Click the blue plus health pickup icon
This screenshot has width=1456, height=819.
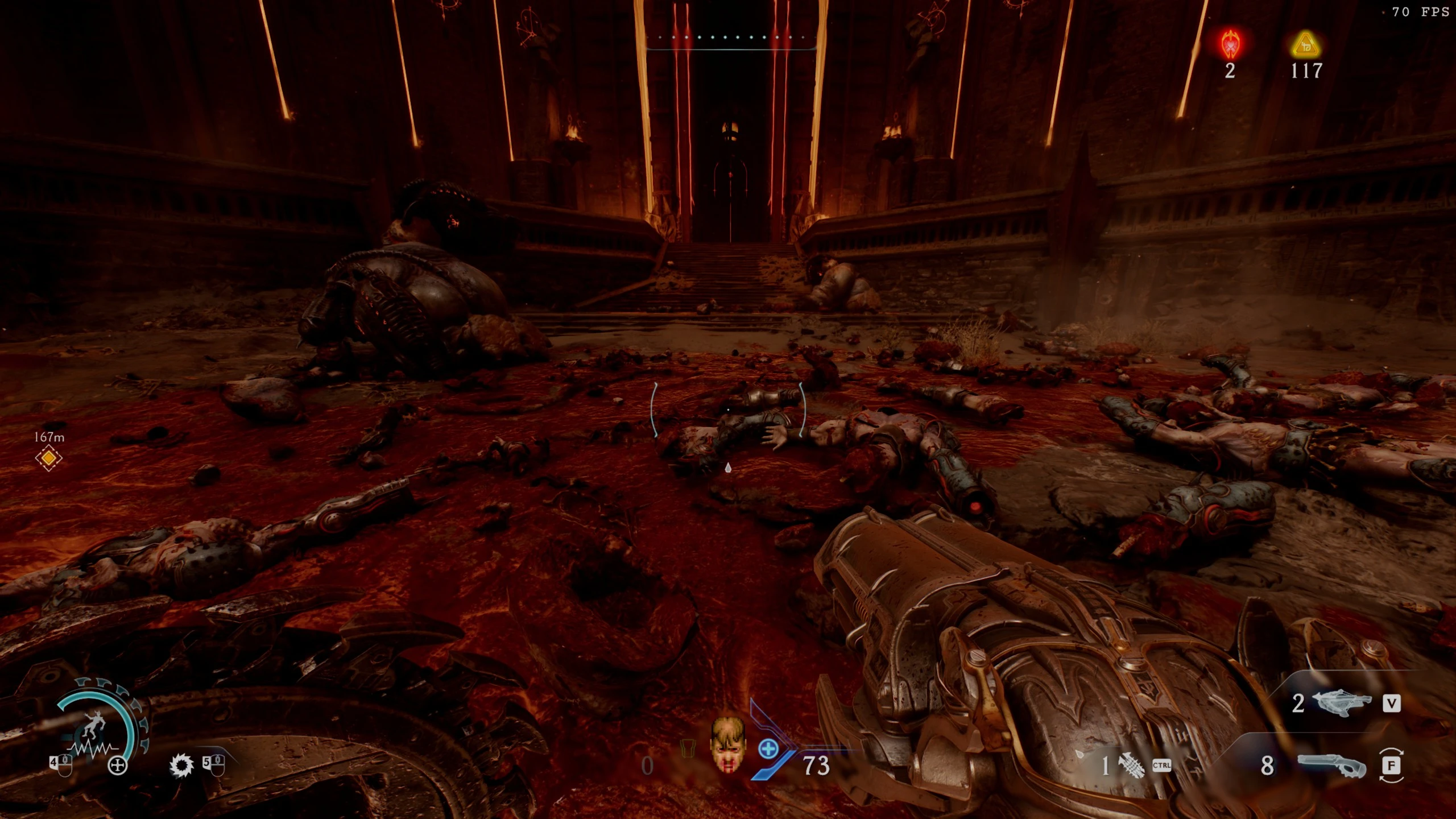(x=768, y=749)
